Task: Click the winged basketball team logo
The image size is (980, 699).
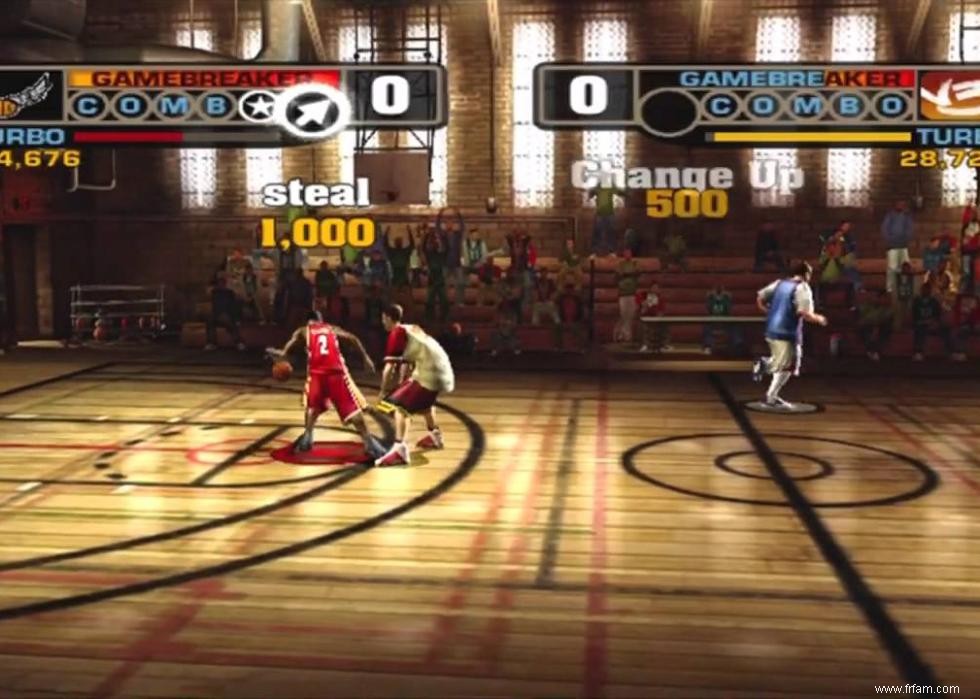Action: pyautogui.click(x=28, y=96)
